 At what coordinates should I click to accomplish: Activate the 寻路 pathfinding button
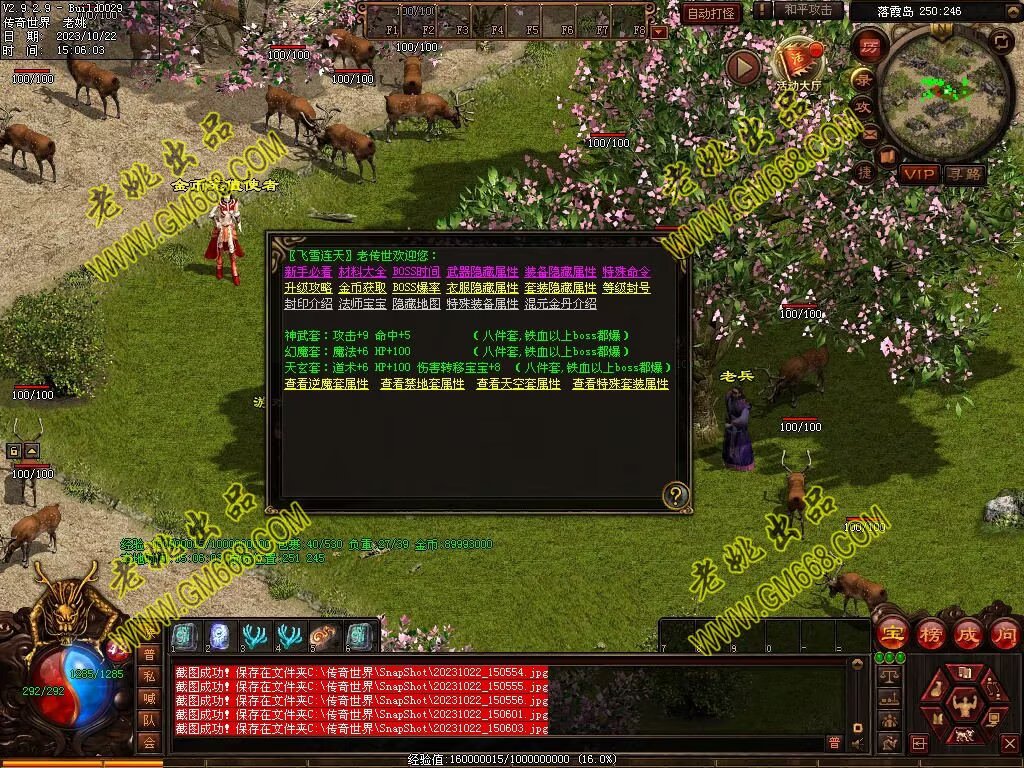click(x=964, y=174)
